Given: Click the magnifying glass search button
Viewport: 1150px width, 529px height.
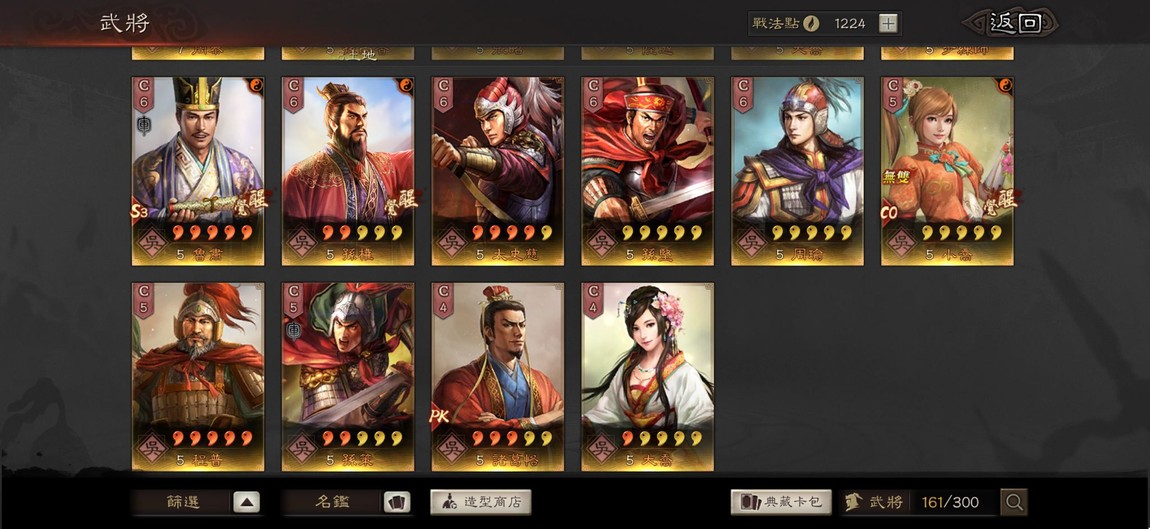Looking at the screenshot, I should 1014,502.
